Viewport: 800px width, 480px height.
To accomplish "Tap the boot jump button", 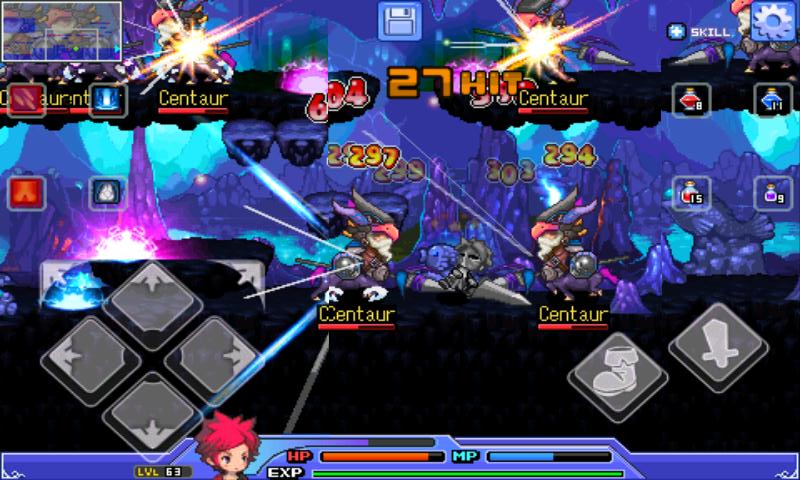I will (617, 377).
